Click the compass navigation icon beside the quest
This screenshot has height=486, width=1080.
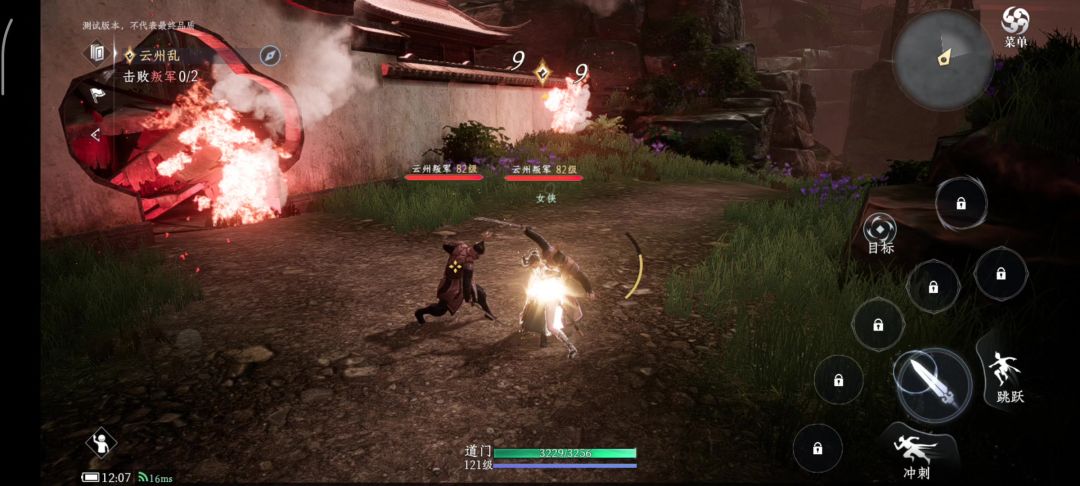coord(269,55)
